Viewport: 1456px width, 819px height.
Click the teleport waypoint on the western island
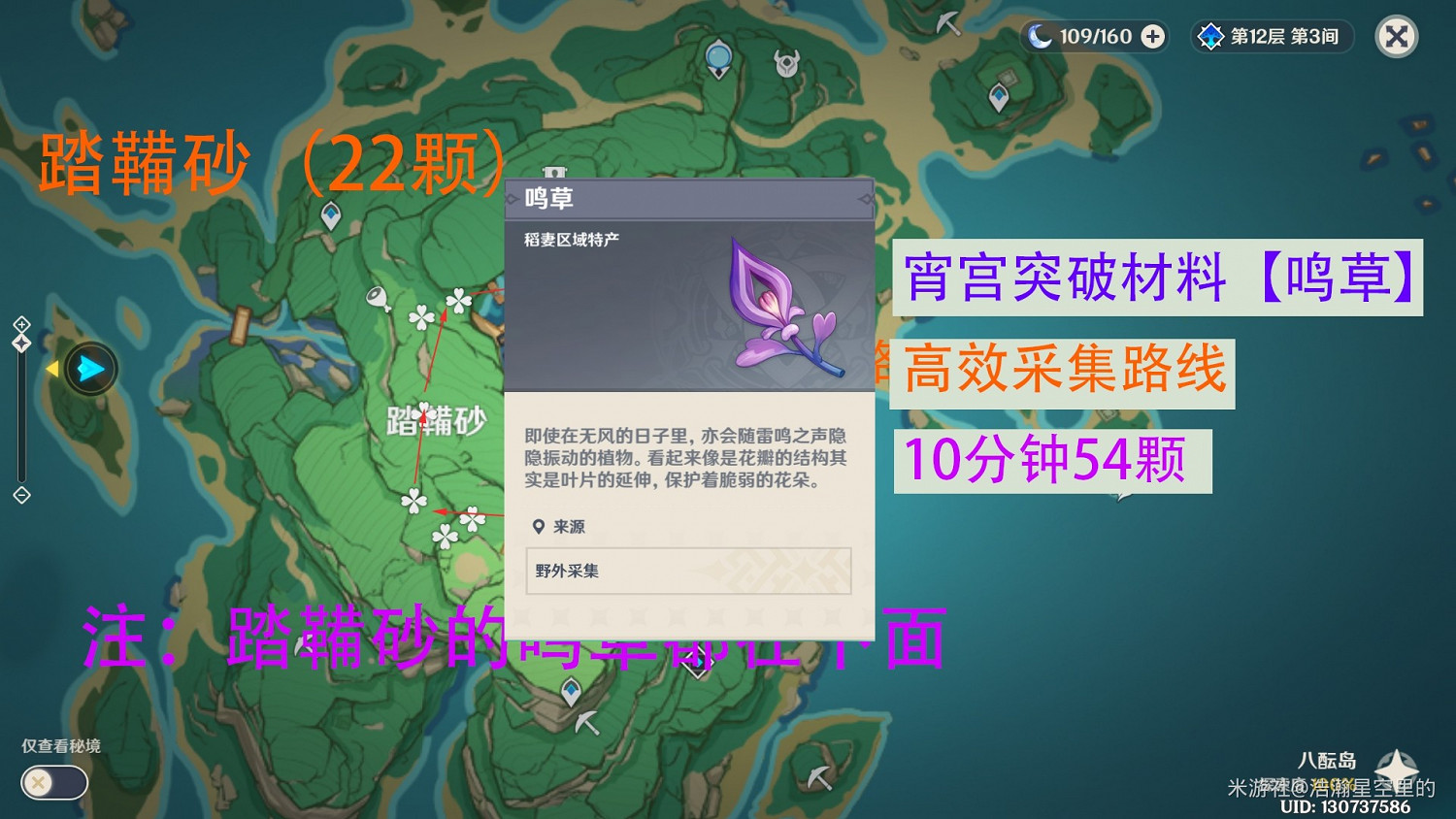click(x=332, y=213)
